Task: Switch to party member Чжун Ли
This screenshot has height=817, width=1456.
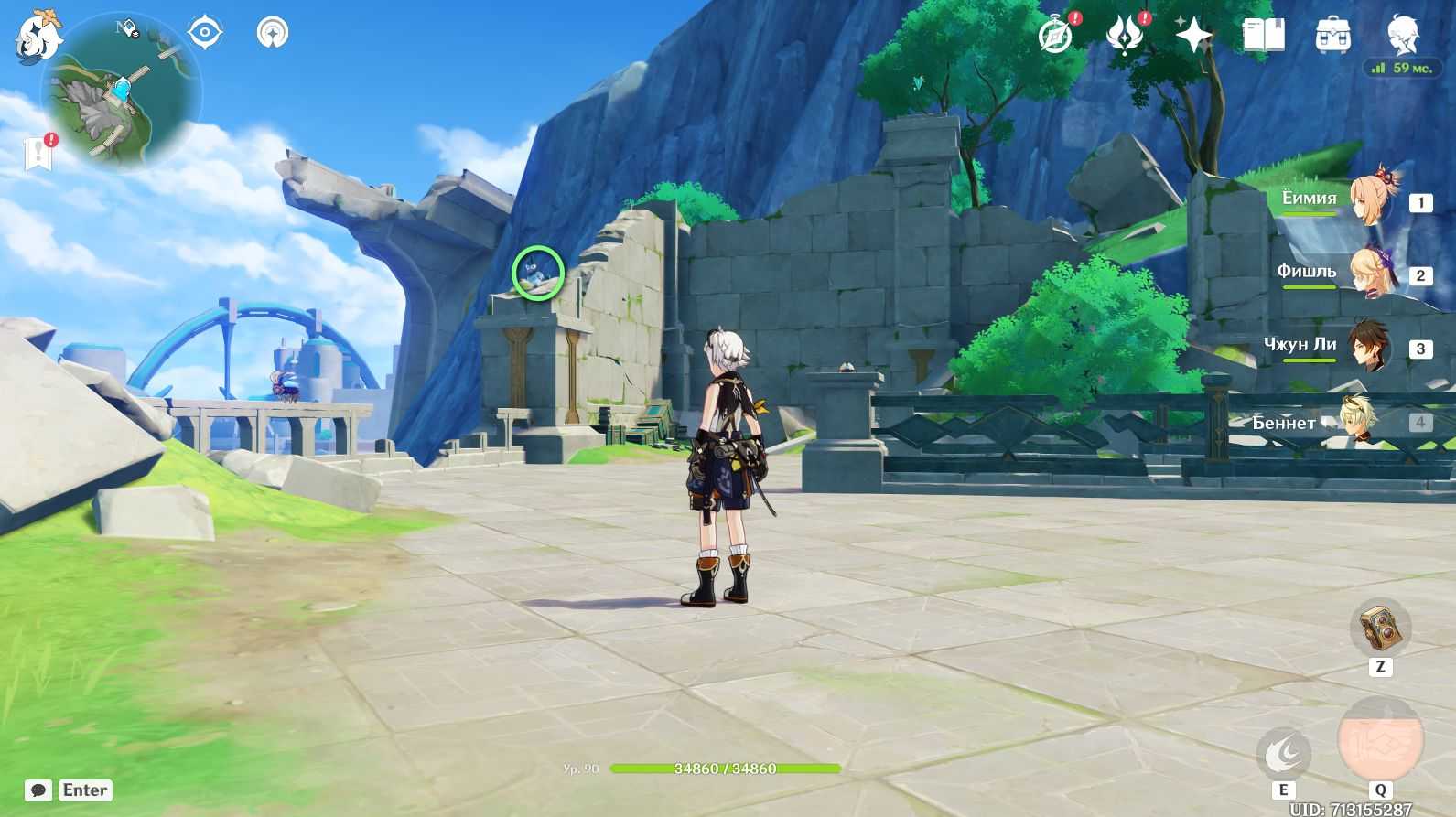Action: [x=1370, y=346]
